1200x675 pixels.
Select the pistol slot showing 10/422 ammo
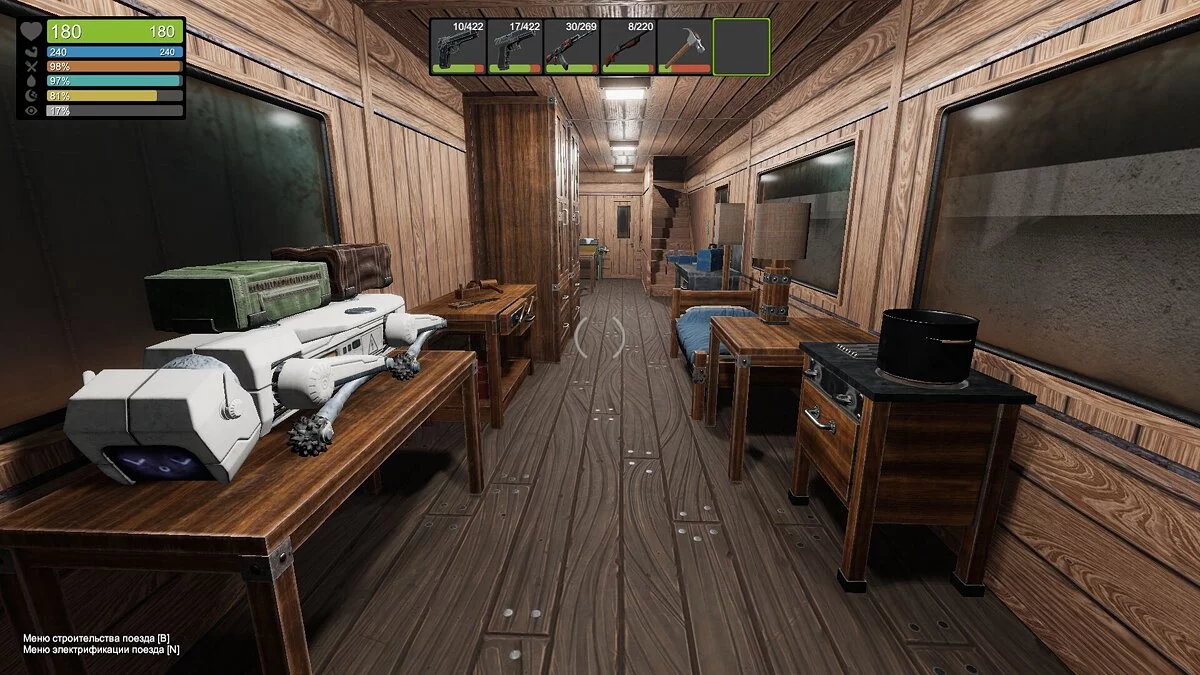point(459,46)
